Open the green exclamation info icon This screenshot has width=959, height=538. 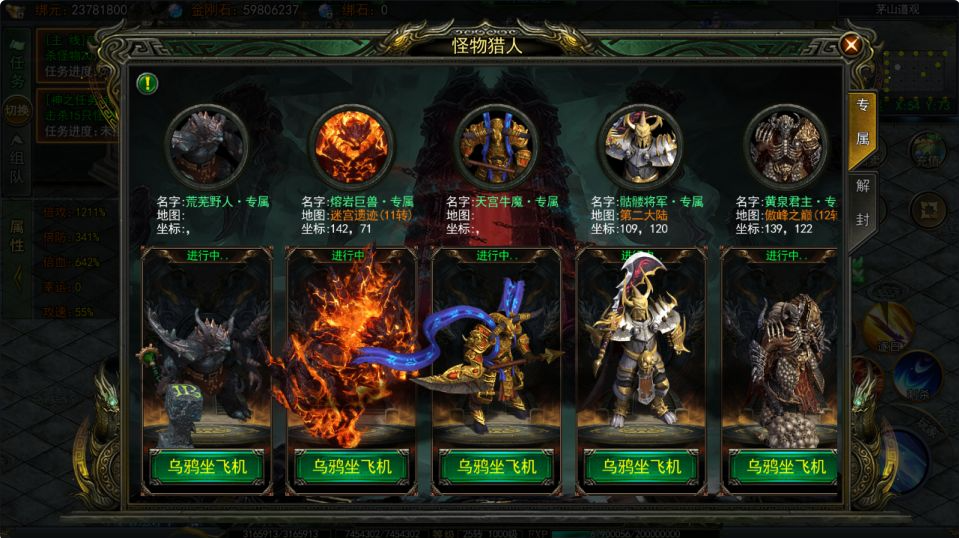pos(147,83)
